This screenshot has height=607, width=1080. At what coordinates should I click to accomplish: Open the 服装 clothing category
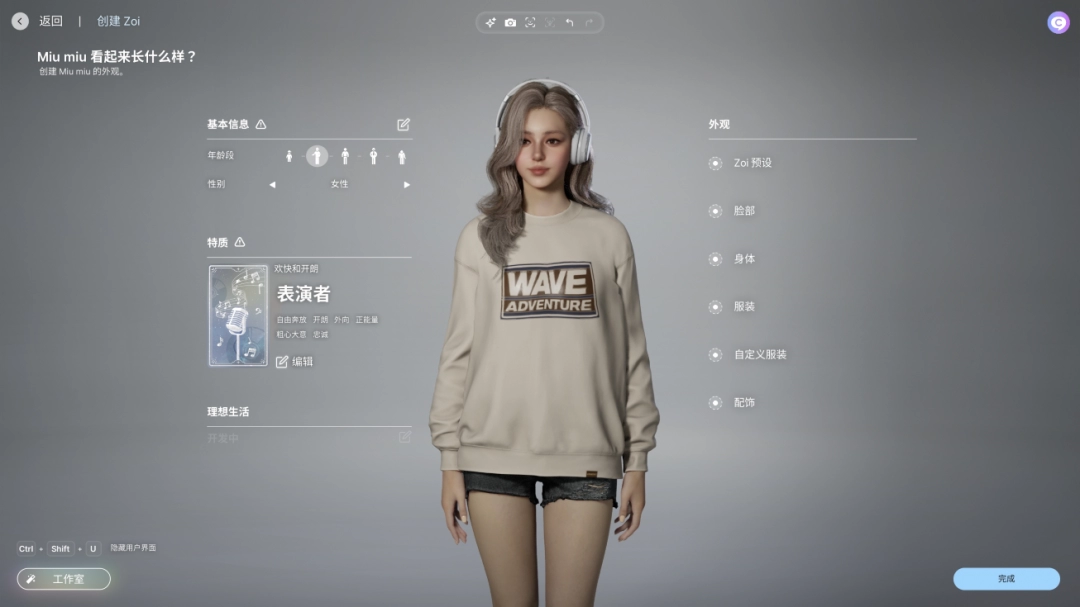[x=744, y=307]
